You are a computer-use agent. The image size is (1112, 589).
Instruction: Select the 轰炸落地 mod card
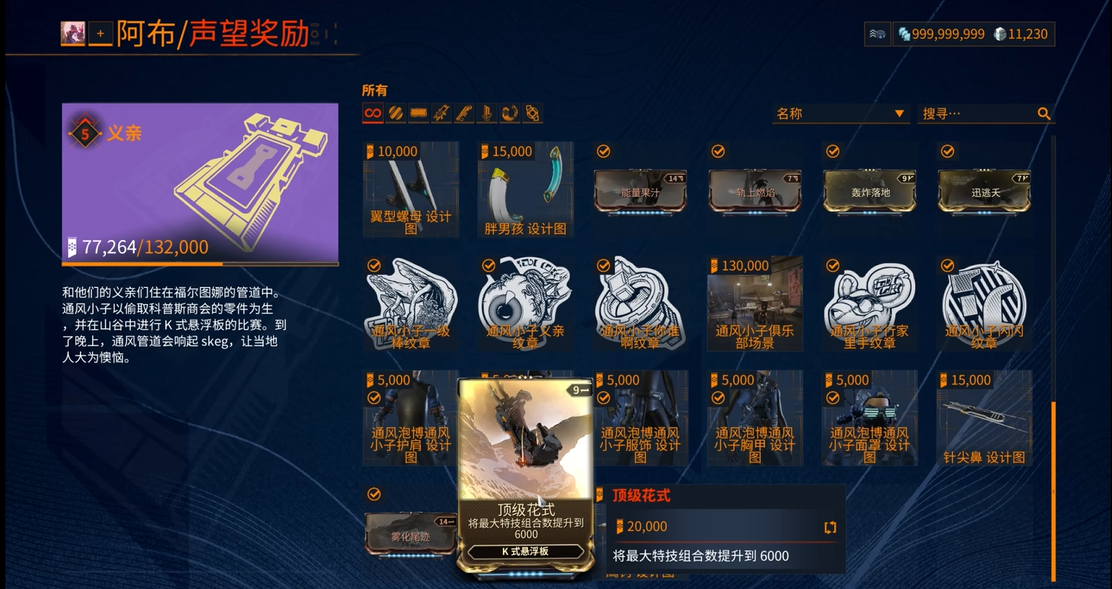click(x=870, y=190)
